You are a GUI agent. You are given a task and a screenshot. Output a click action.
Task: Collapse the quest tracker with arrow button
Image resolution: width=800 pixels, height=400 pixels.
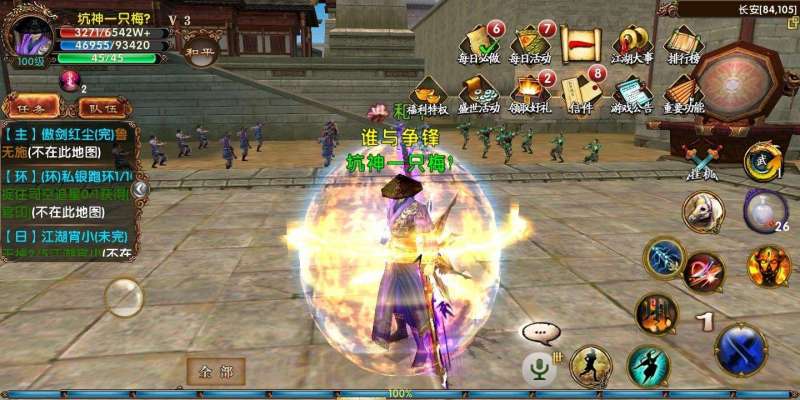point(140,188)
